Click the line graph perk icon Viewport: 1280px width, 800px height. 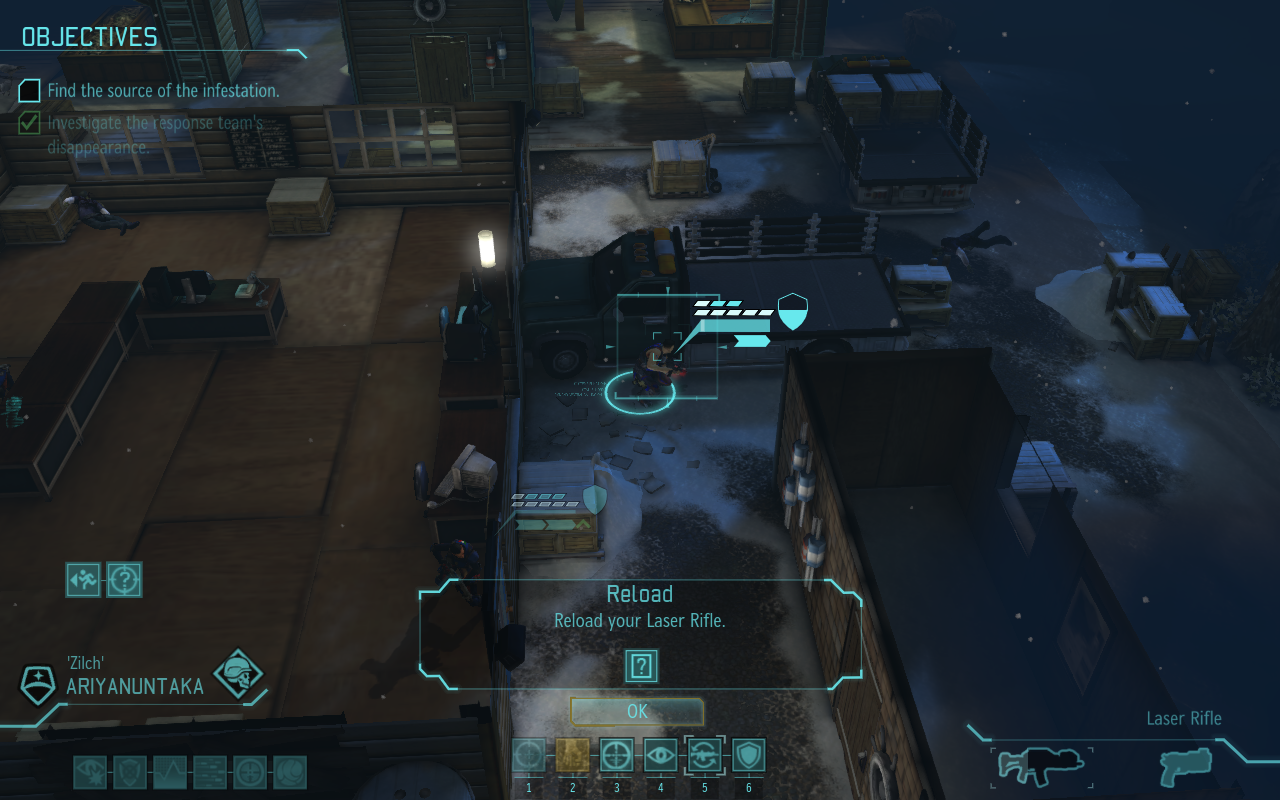(170, 773)
